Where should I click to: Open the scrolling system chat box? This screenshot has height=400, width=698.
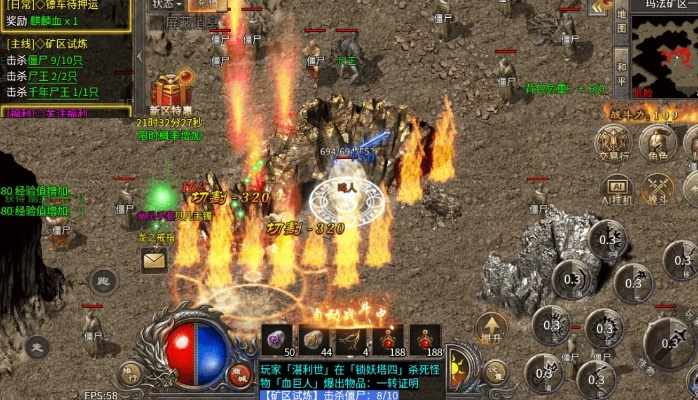(x=350, y=378)
